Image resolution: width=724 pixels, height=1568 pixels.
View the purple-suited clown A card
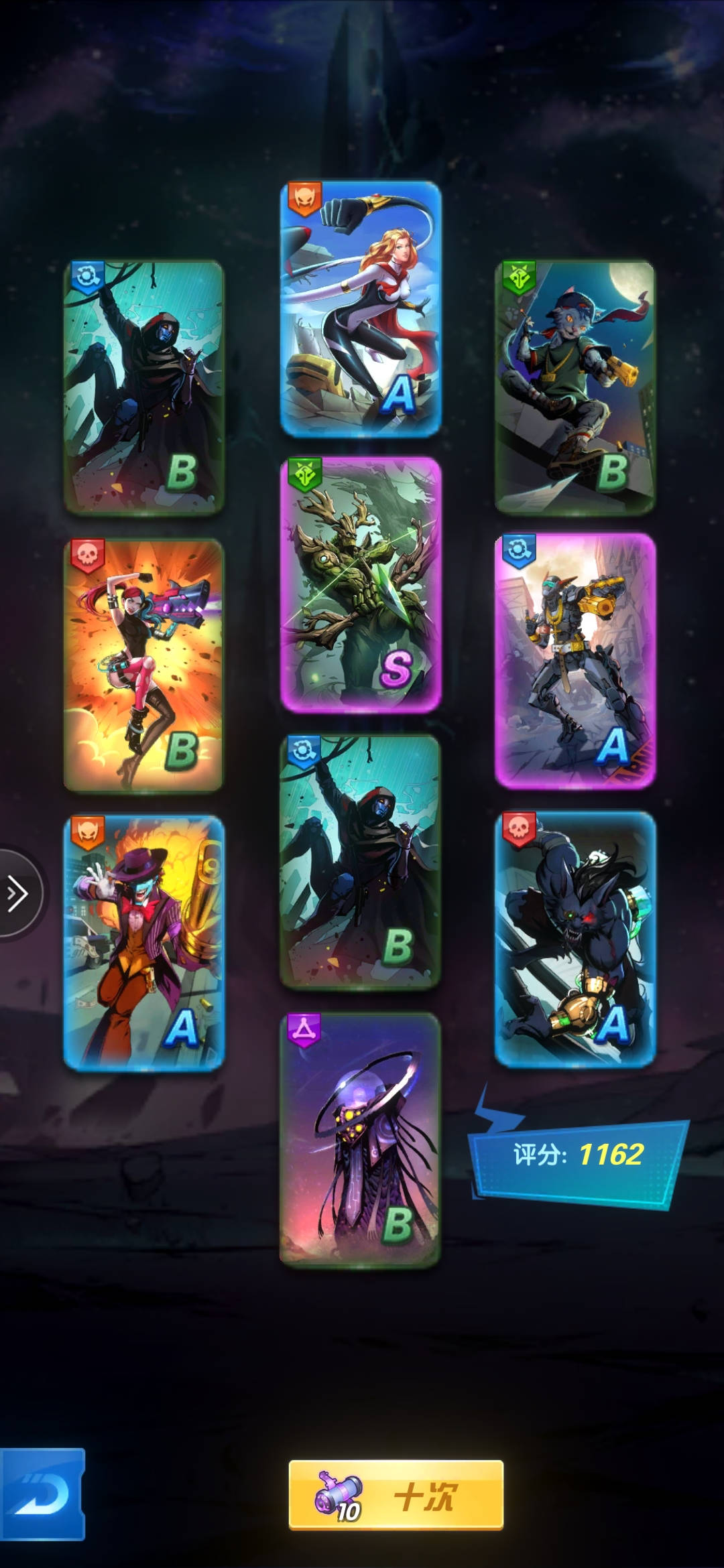point(143,942)
